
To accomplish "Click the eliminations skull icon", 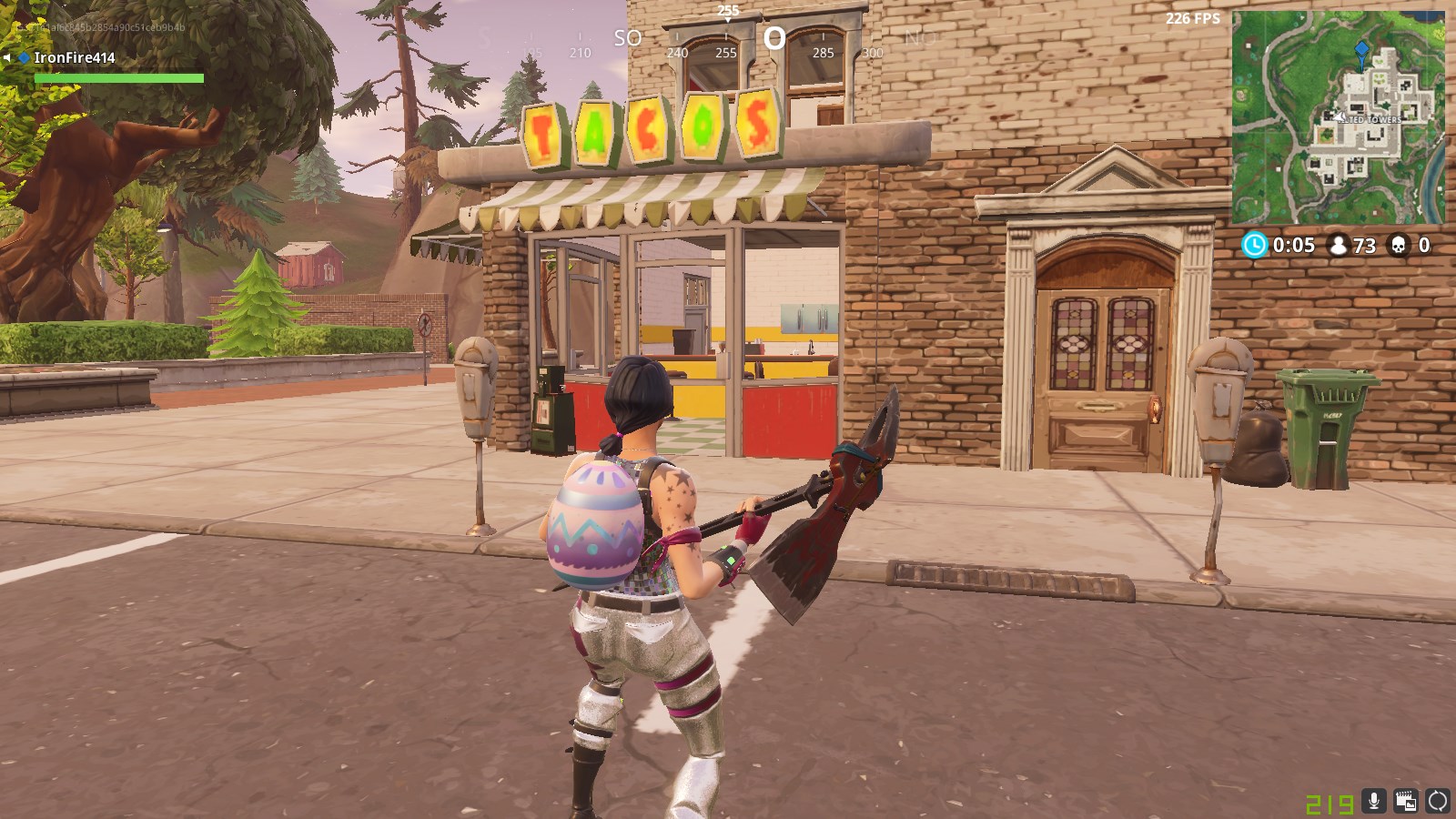I will 1399,245.
